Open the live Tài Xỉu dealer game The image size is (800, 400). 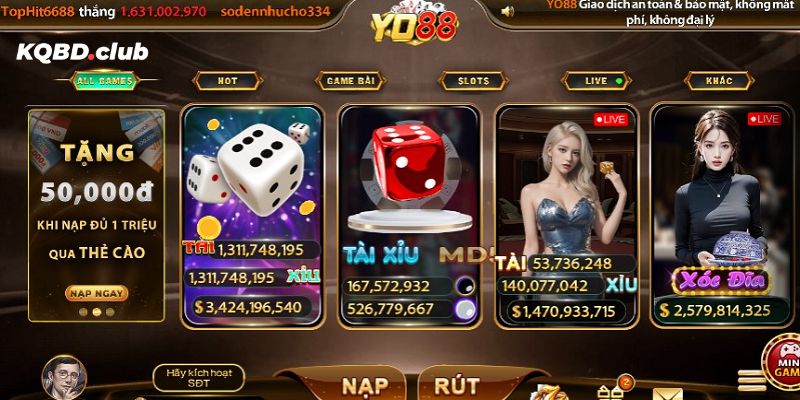(566, 214)
